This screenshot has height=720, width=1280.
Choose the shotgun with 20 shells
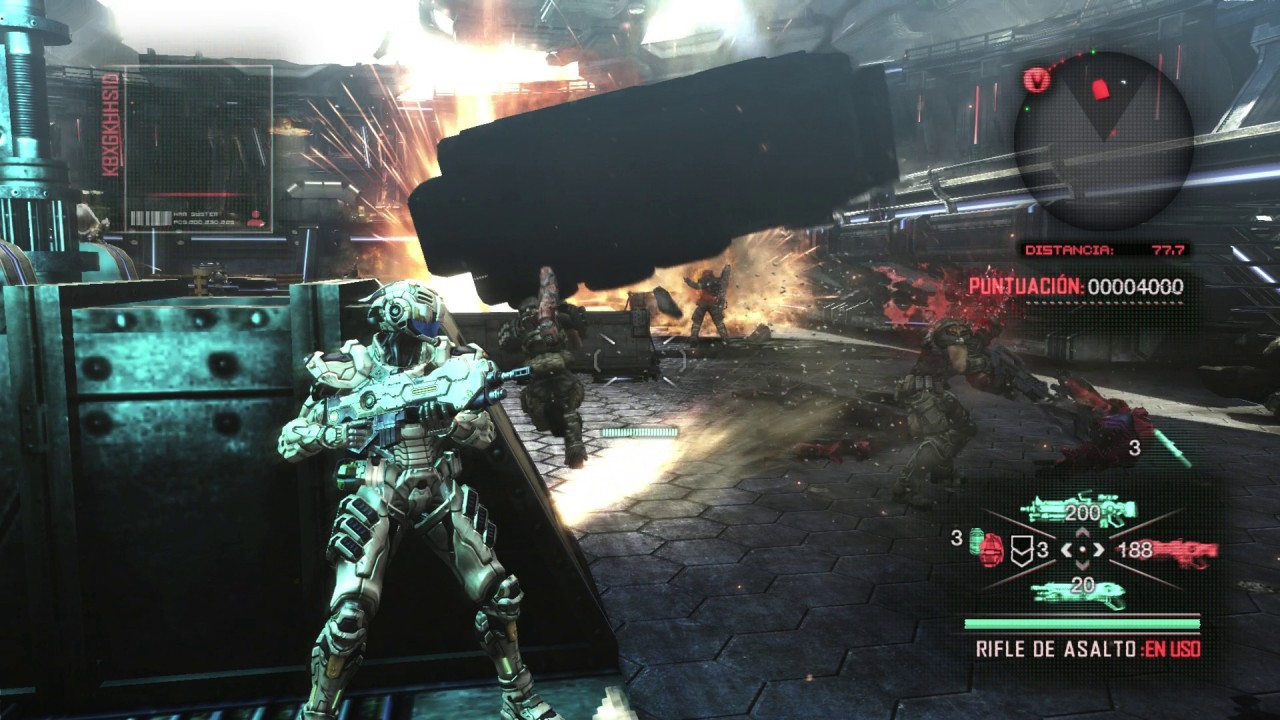[x=1080, y=591]
